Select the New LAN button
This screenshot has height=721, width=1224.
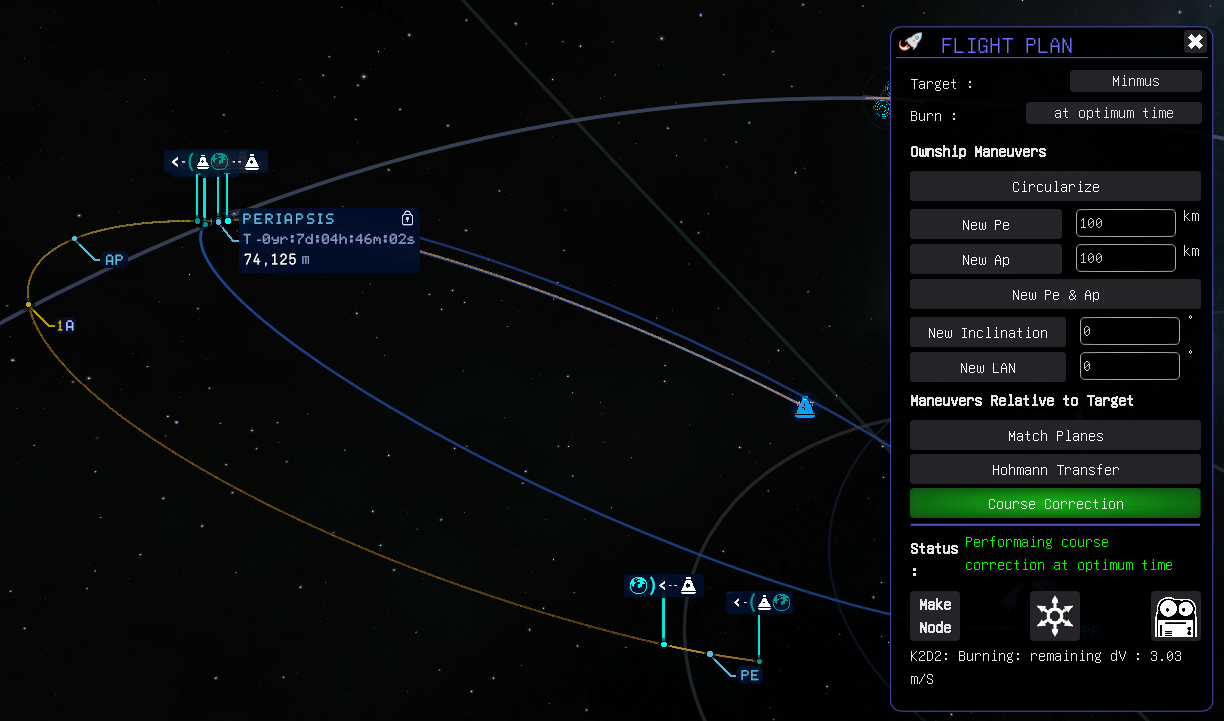pyautogui.click(x=987, y=367)
